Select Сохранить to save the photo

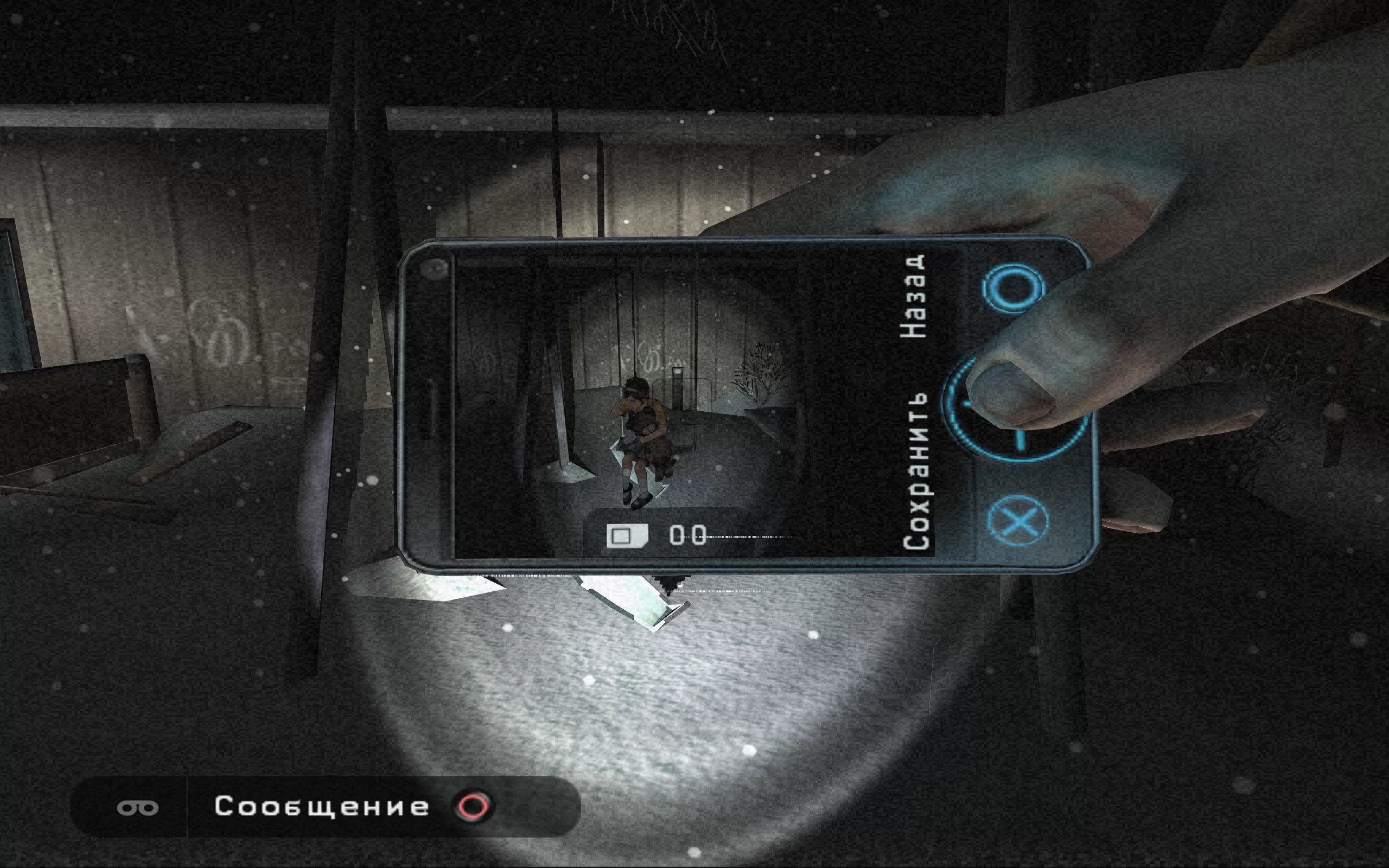pos(917,472)
